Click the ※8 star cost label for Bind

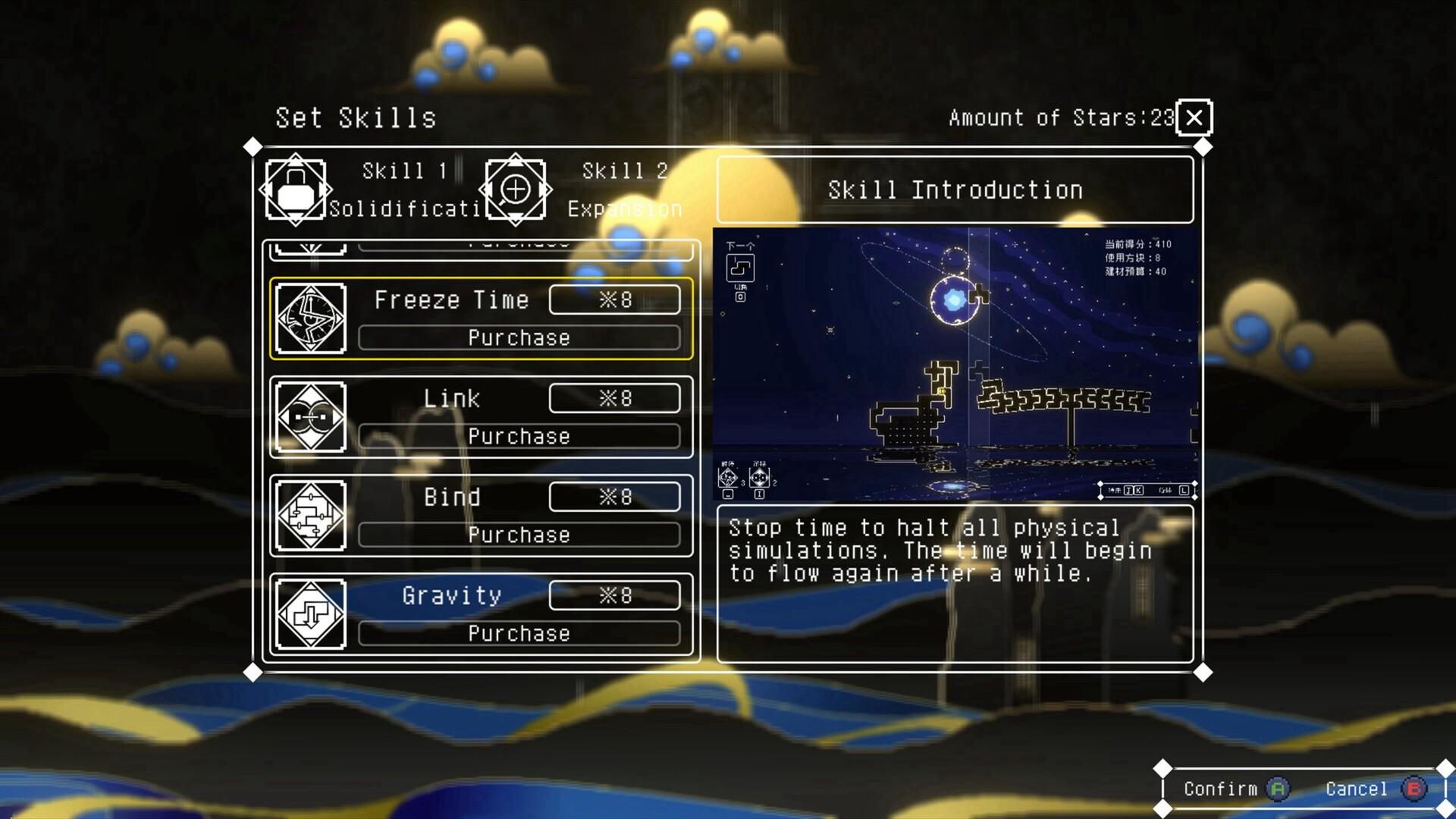pyautogui.click(x=614, y=497)
